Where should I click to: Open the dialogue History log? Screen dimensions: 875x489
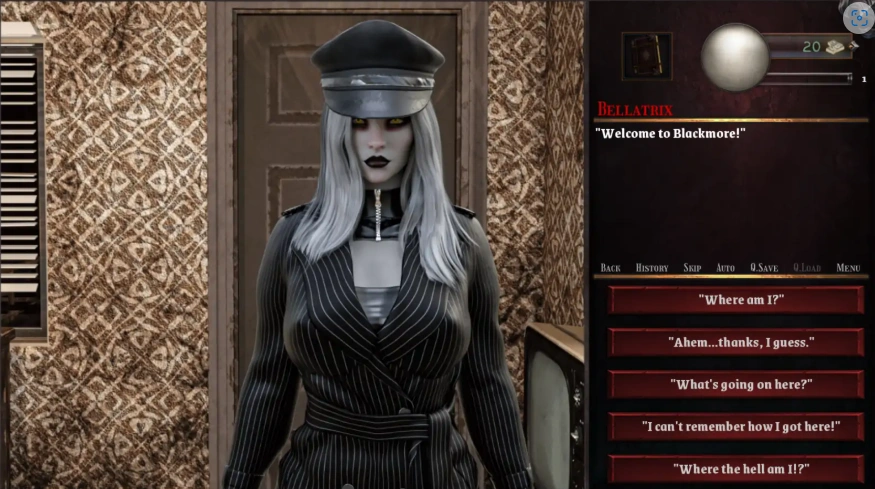click(652, 268)
